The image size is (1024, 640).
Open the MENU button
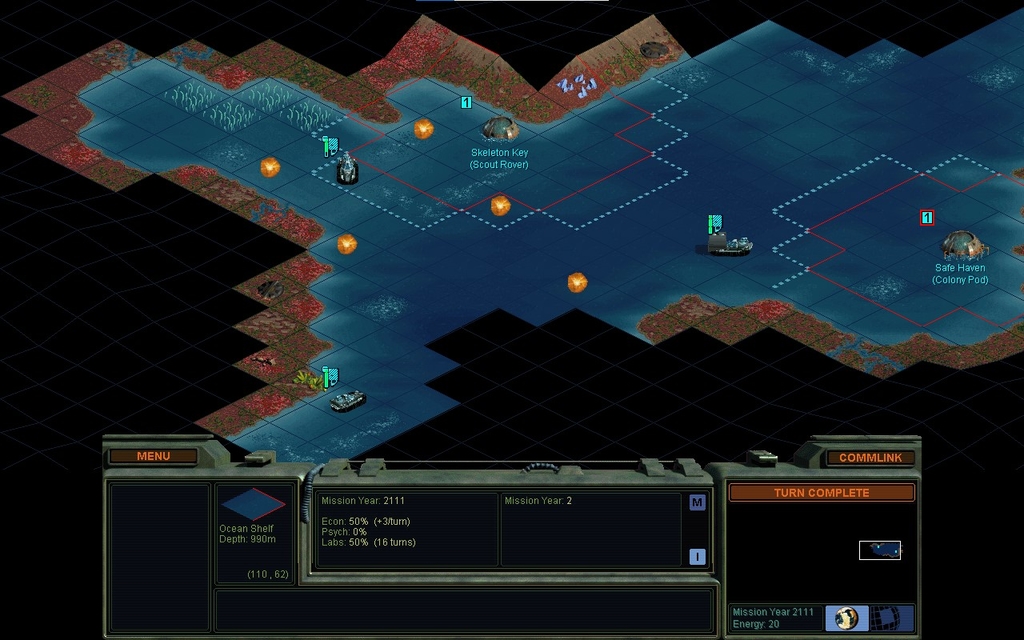coord(153,456)
